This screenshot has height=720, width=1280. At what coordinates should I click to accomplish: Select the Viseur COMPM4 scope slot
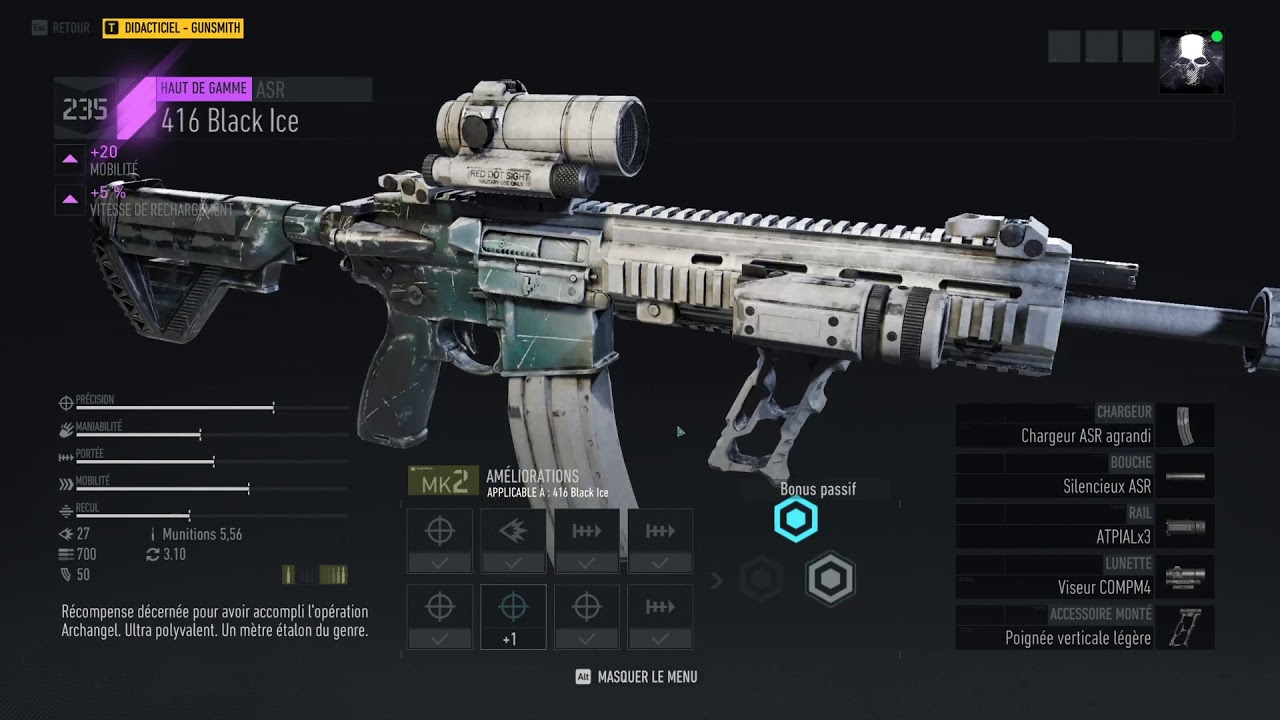pyautogui.click(x=1085, y=577)
